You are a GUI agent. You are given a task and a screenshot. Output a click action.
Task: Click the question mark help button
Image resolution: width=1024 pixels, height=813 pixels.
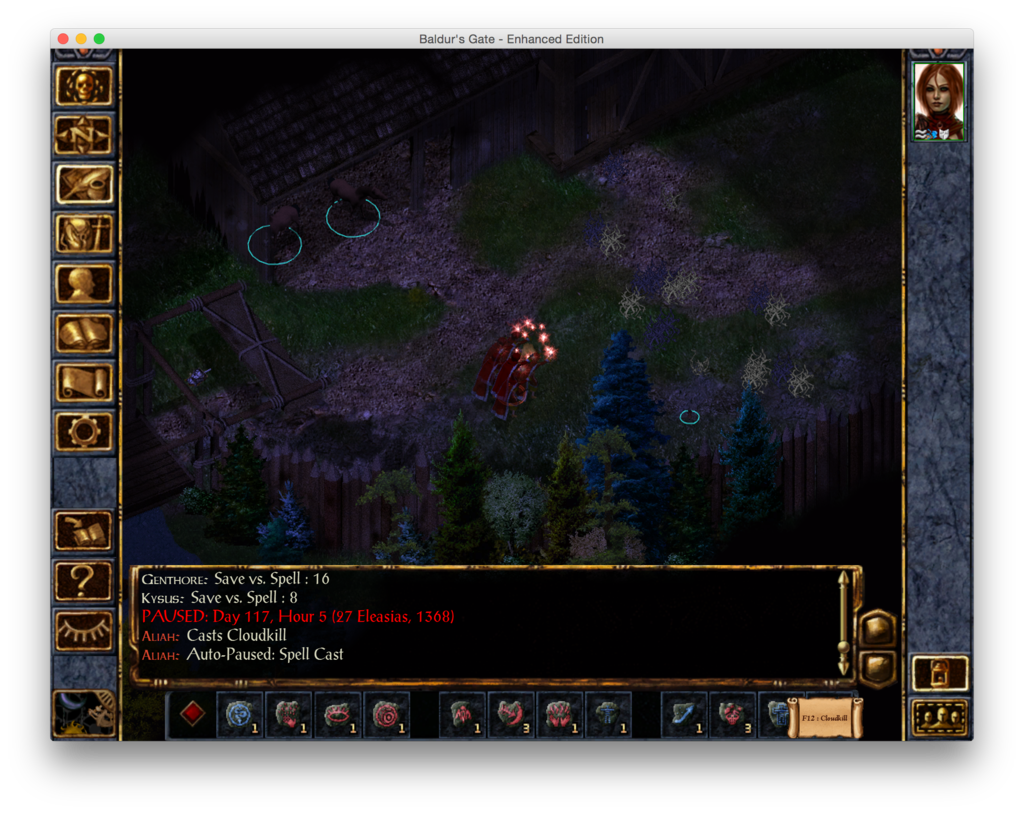point(84,580)
